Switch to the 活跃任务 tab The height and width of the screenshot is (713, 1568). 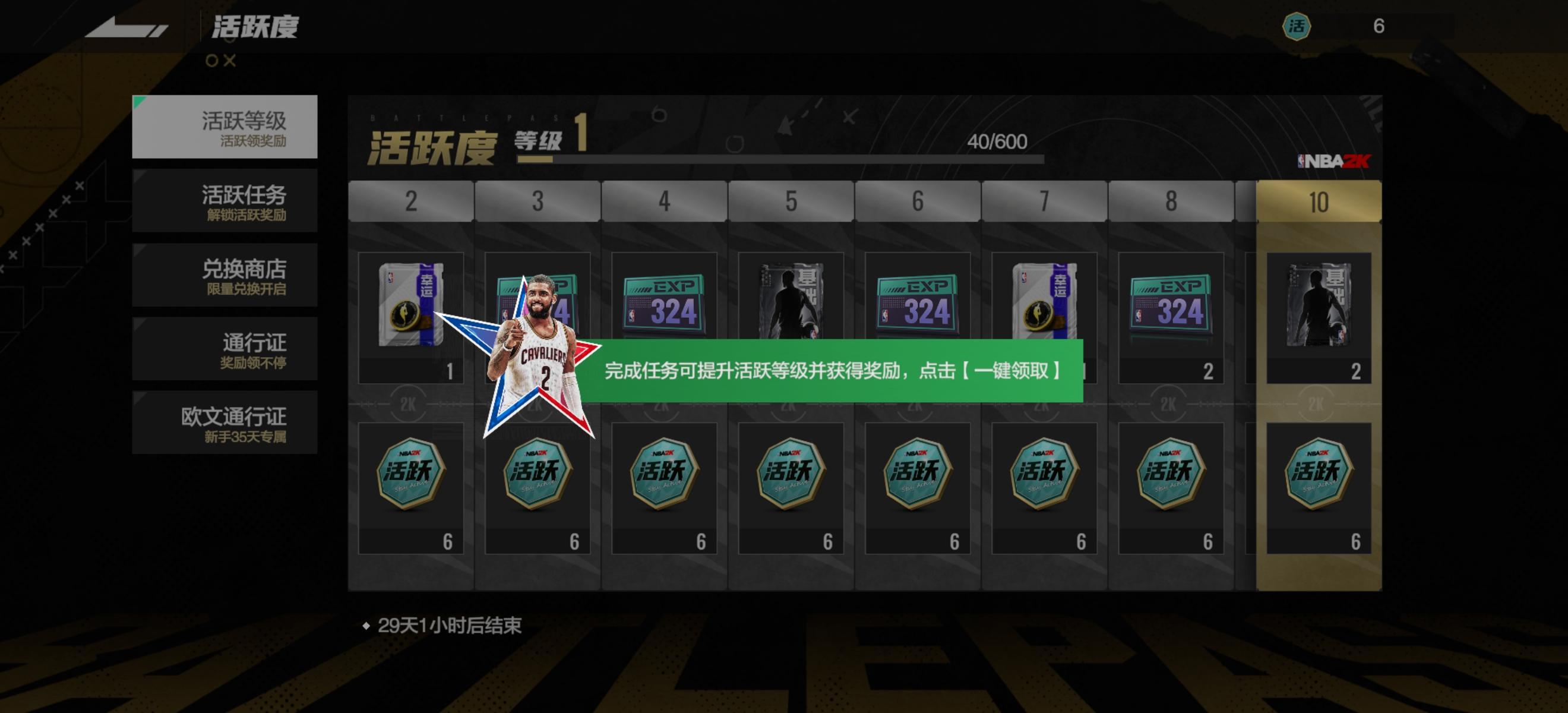pos(225,201)
